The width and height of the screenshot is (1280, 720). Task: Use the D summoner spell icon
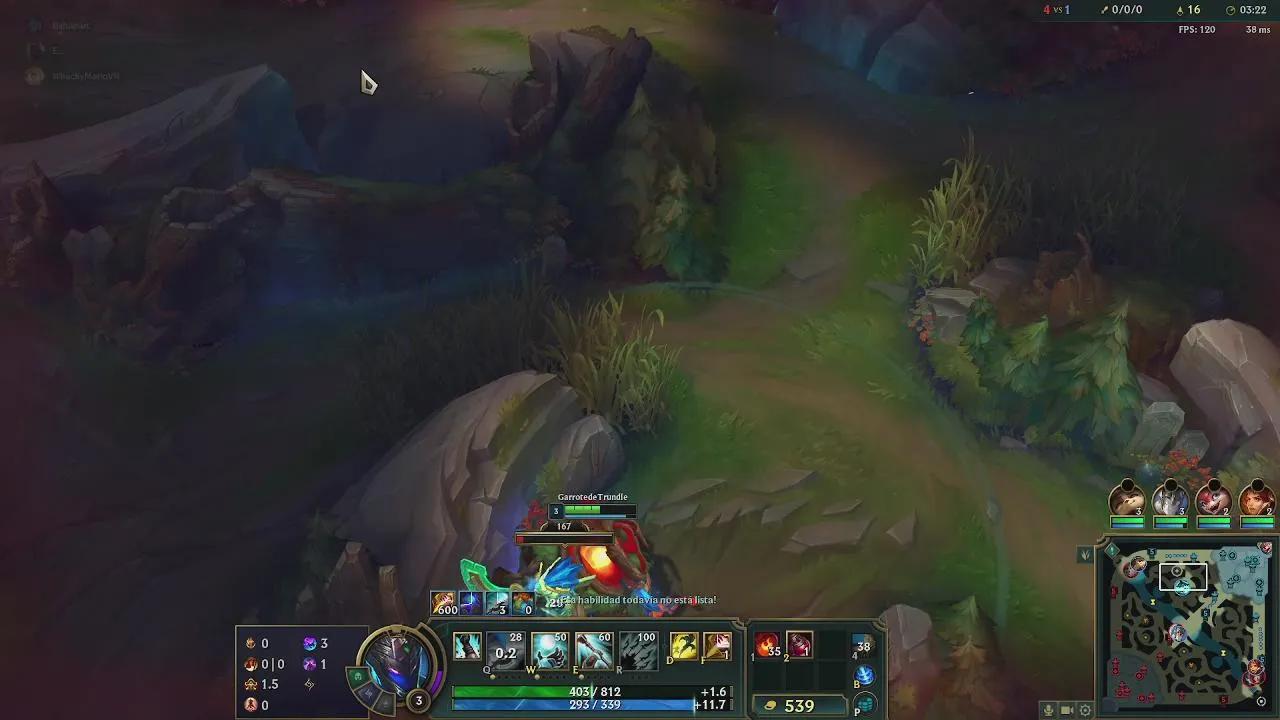point(684,647)
